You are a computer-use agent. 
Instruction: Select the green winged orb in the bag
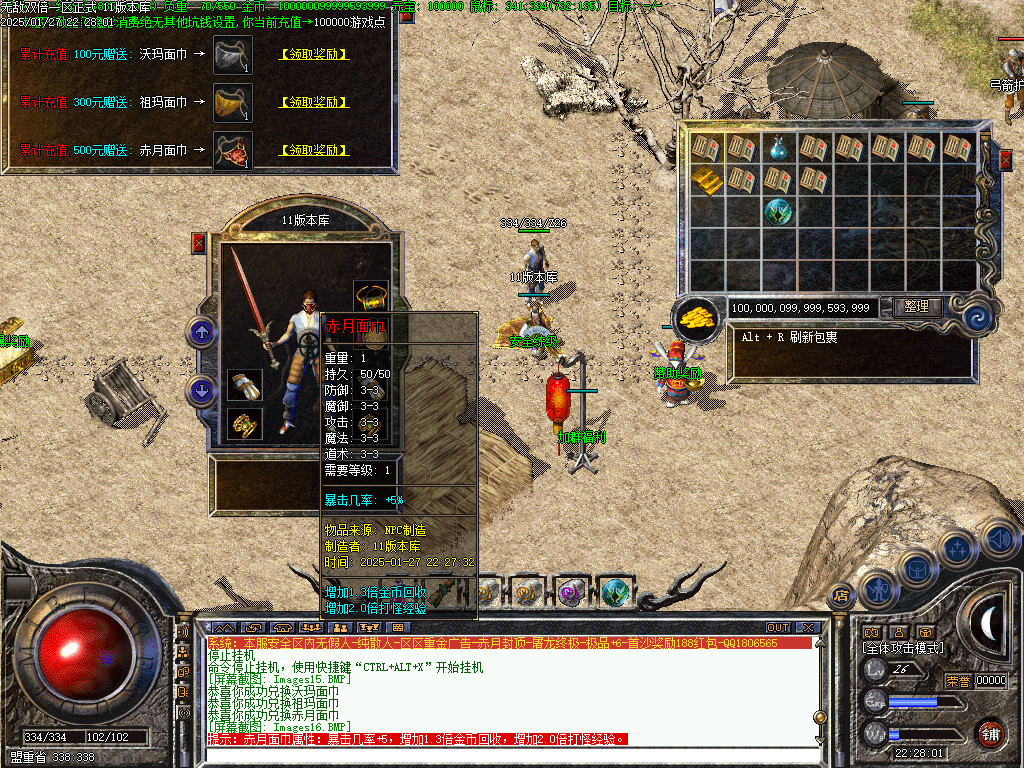[x=778, y=212]
